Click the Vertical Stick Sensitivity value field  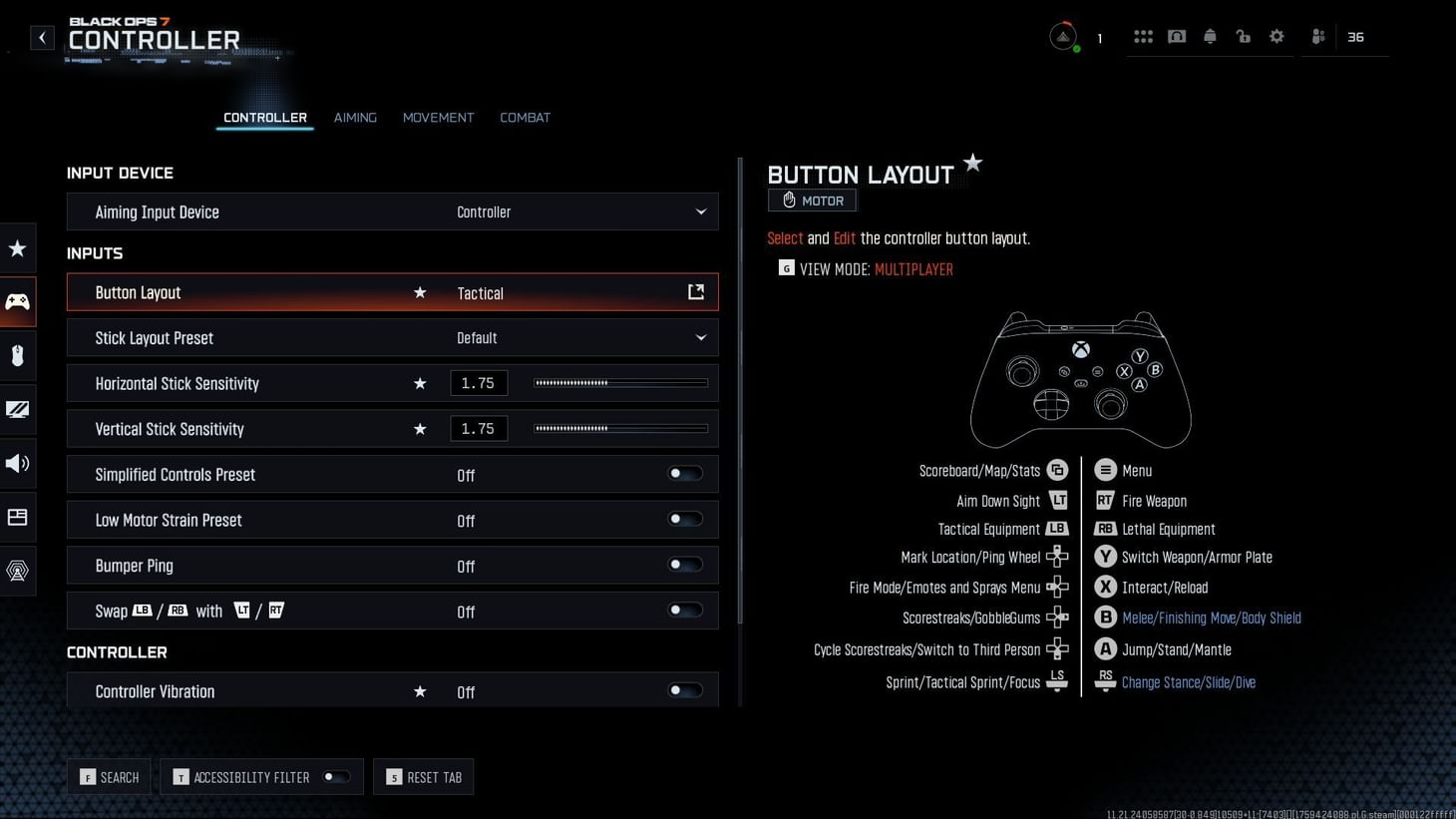pos(479,428)
